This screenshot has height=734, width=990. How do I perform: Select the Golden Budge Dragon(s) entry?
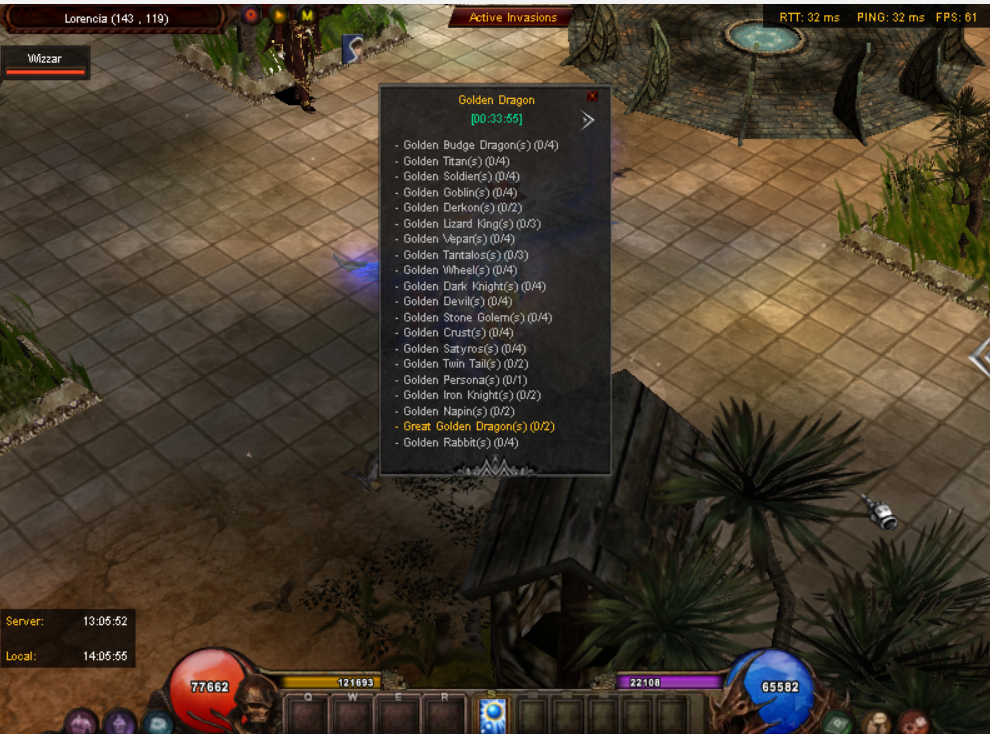[480, 145]
